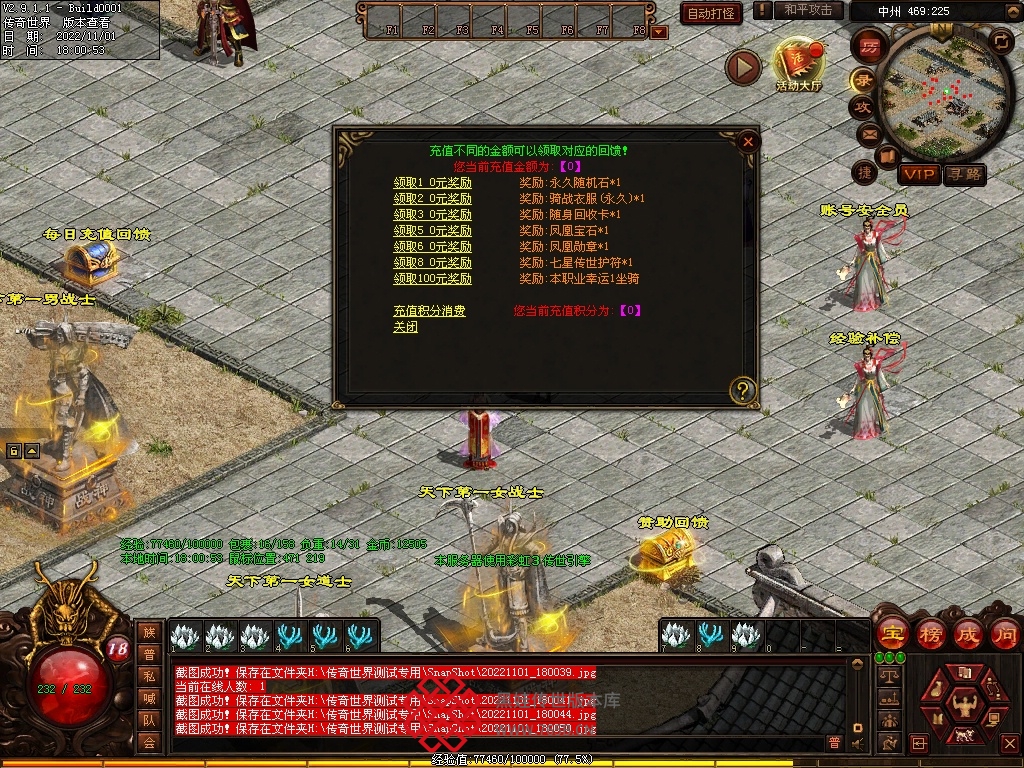Open the character figure button in hexagon menu

click(964, 705)
